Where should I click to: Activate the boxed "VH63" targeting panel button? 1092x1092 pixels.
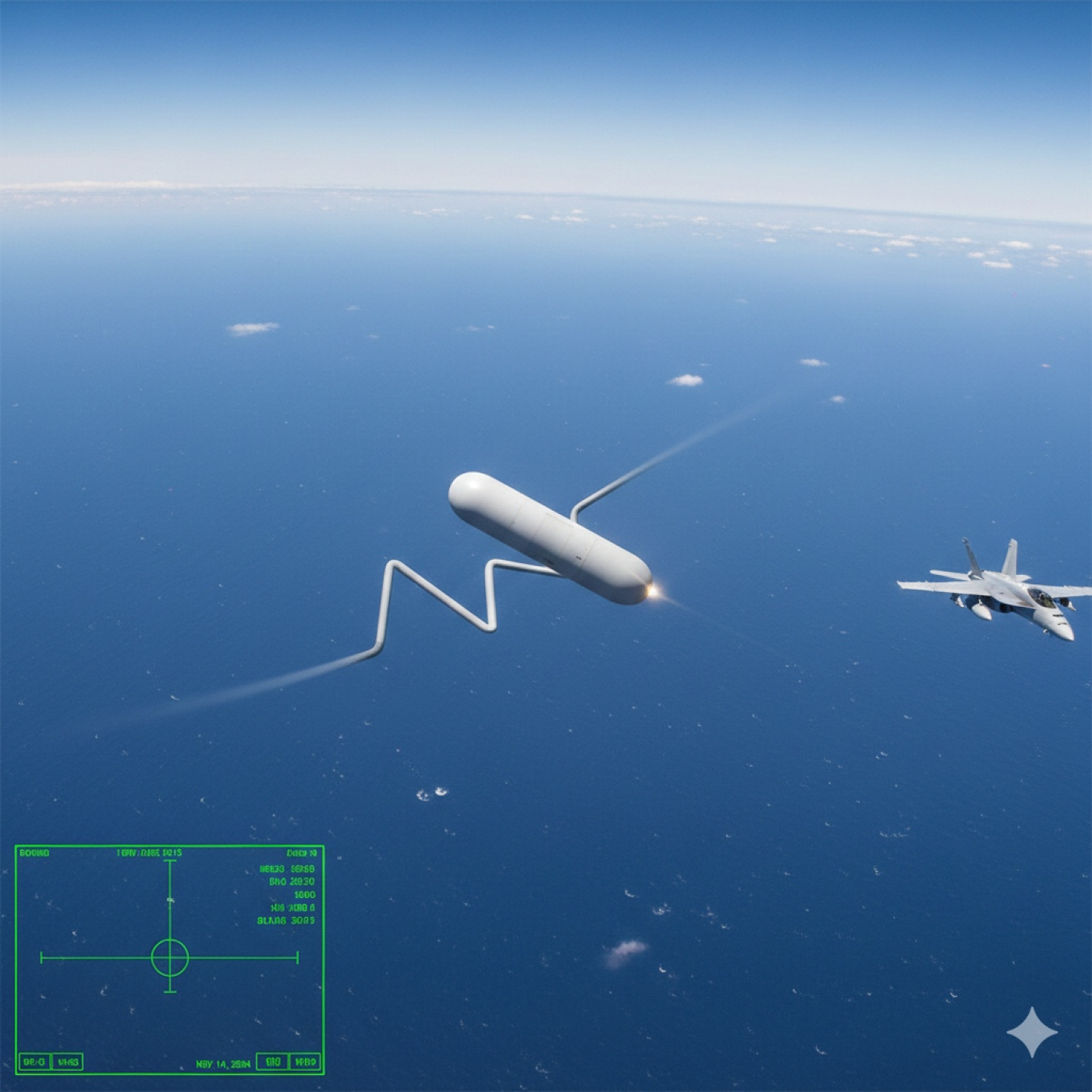(69, 1062)
